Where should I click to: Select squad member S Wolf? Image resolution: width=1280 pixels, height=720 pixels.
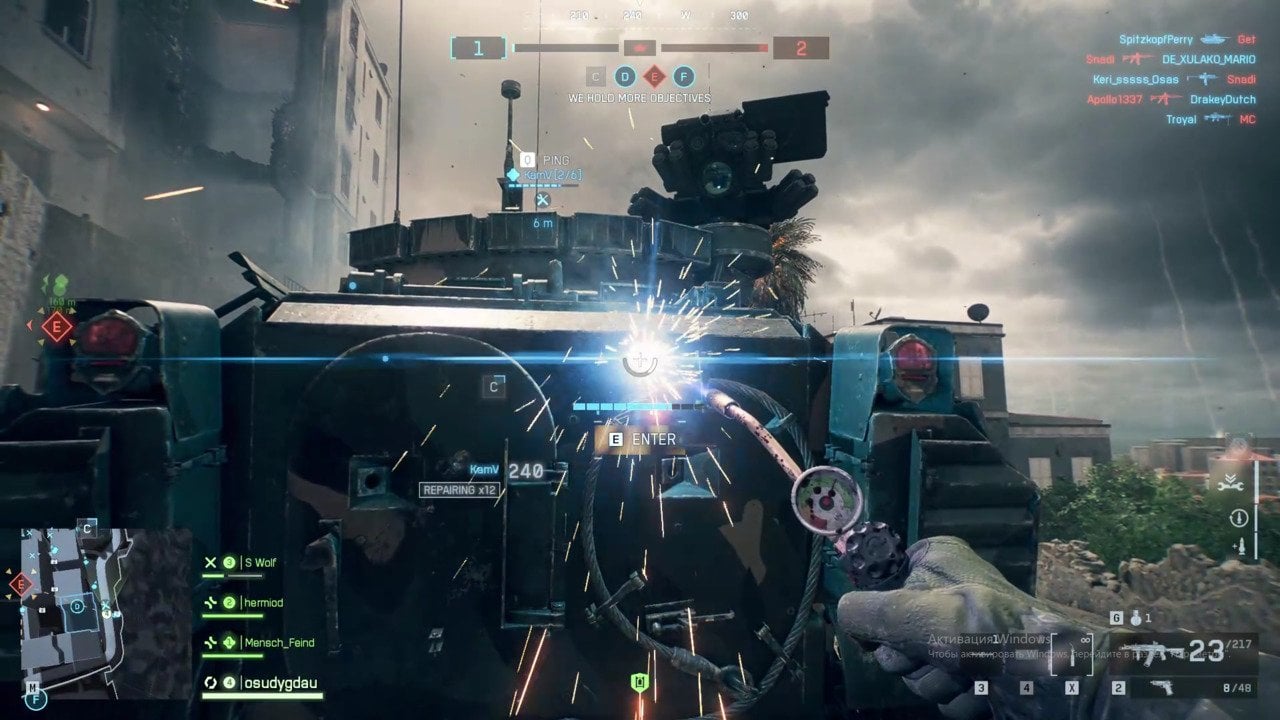click(256, 563)
